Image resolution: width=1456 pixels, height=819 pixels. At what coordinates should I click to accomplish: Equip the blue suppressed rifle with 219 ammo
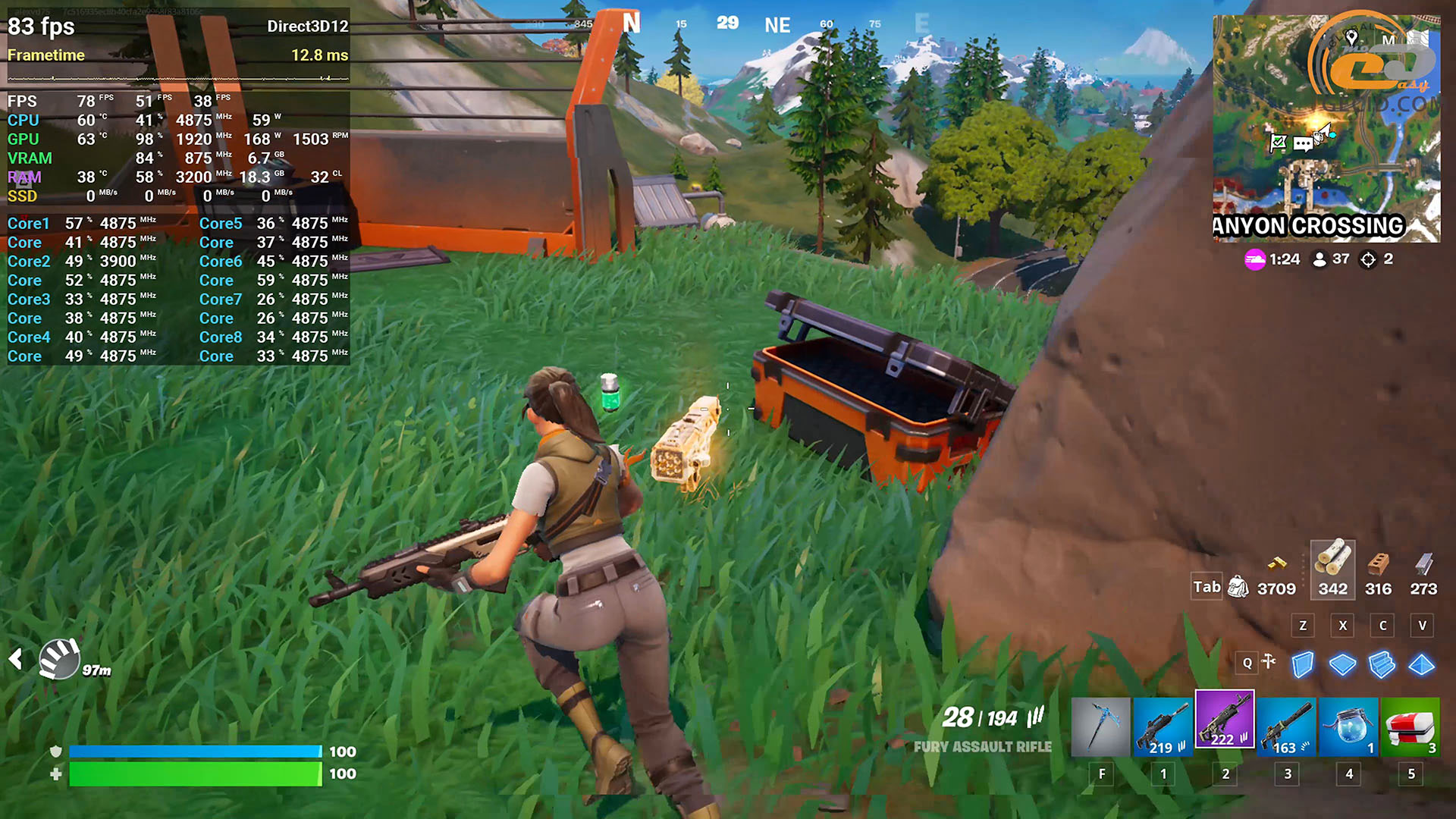tap(1163, 727)
